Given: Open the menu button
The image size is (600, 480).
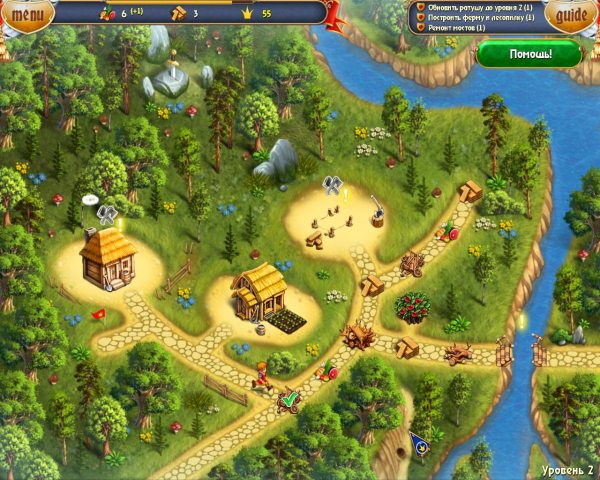Looking at the screenshot, I should (x=28, y=14).
